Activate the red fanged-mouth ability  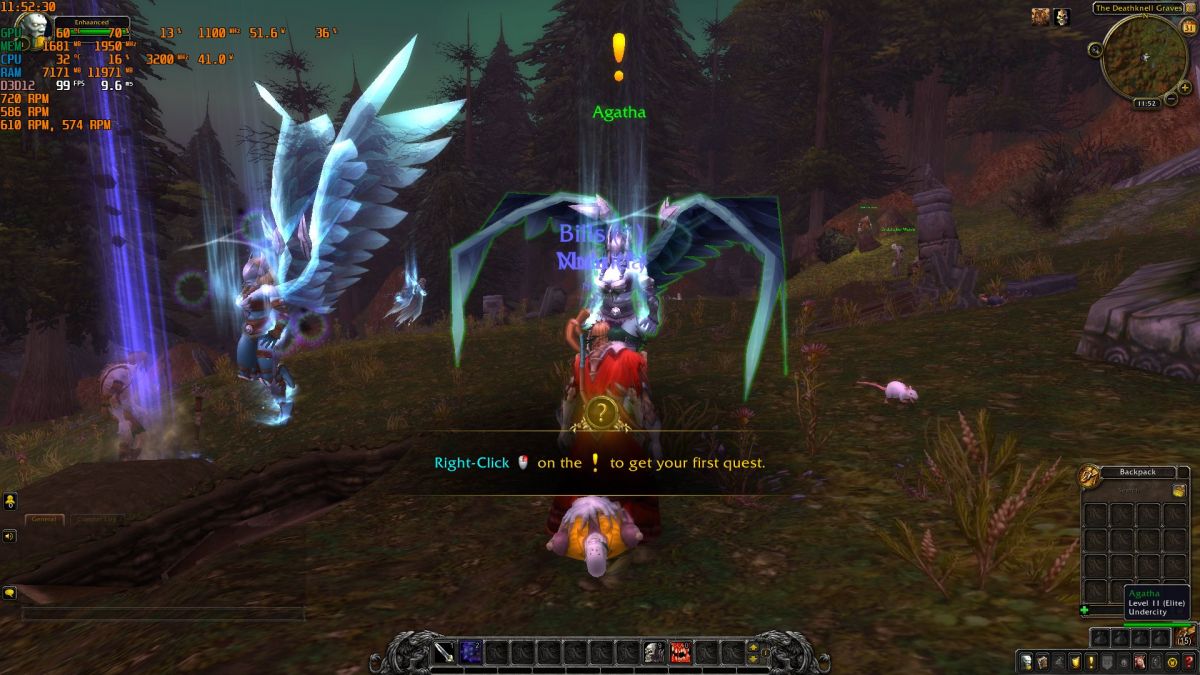(681, 653)
